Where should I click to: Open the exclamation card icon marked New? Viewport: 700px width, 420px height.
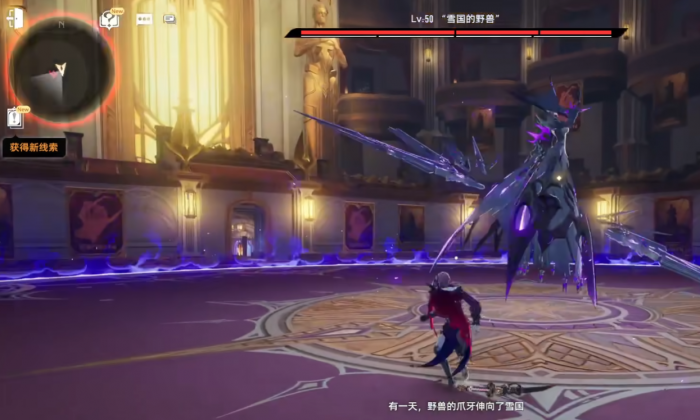click(x=15, y=116)
